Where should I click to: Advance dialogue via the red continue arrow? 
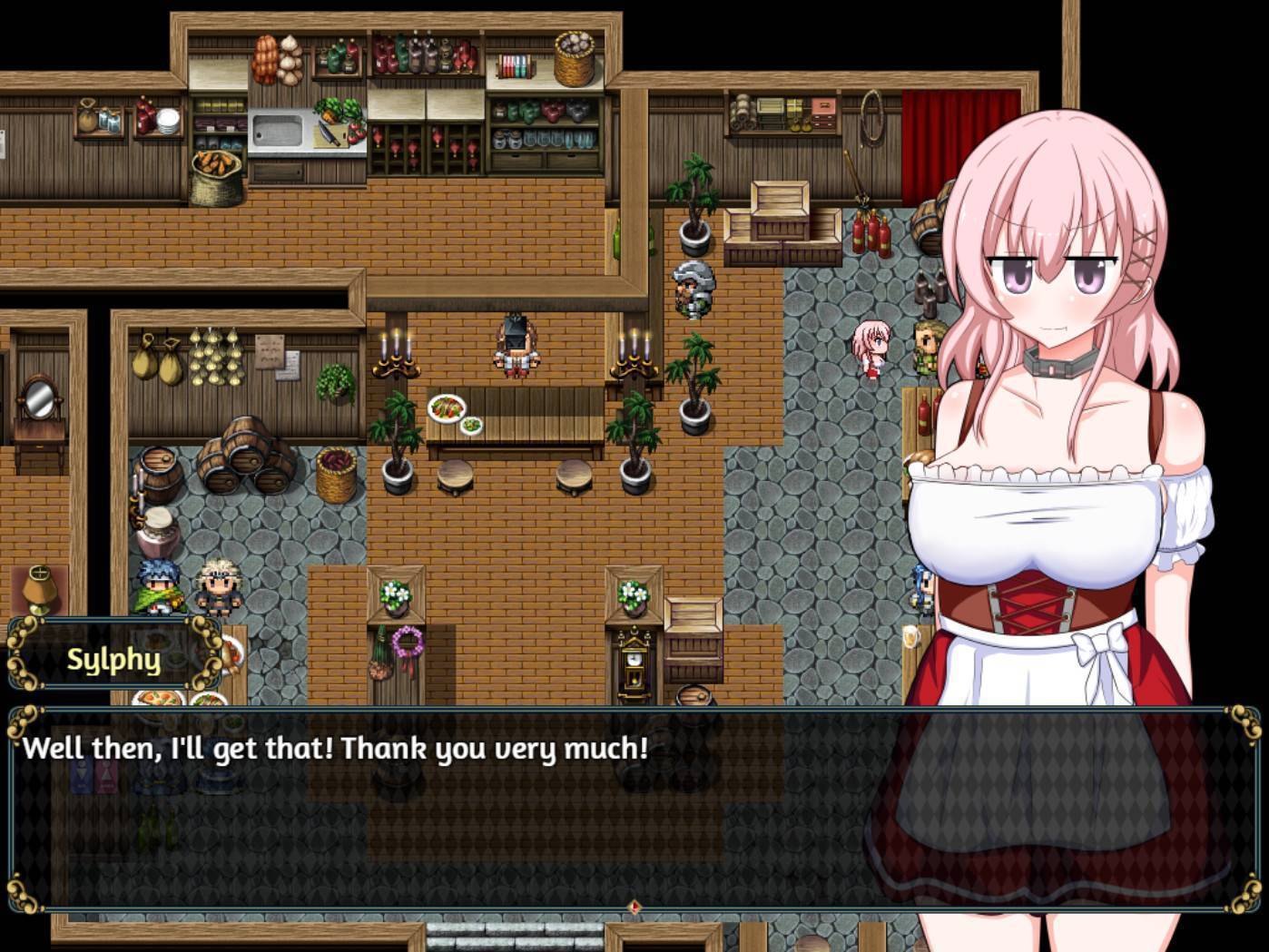634,906
